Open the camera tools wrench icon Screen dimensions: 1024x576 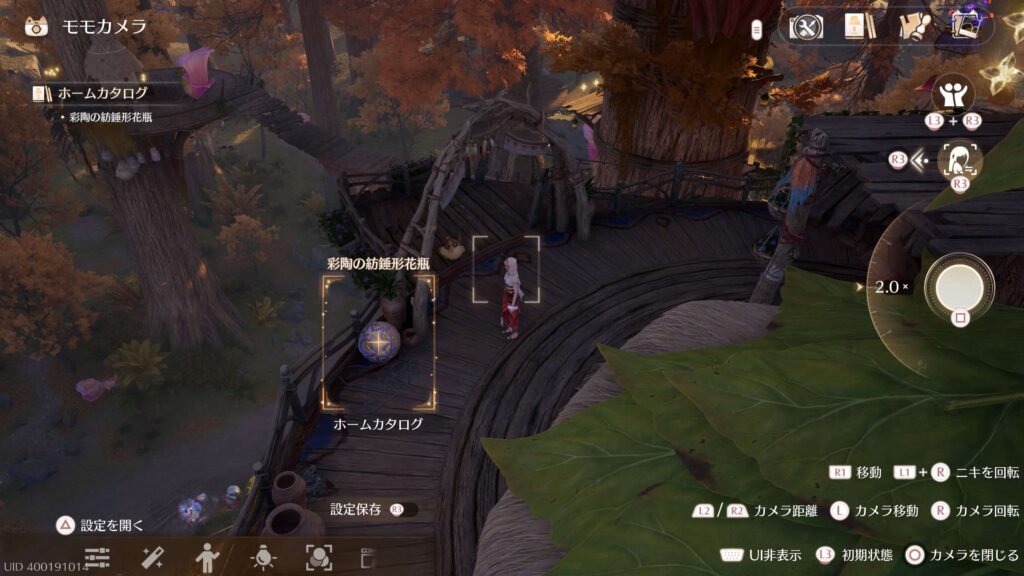pyautogui.click(x=805, y=27)
